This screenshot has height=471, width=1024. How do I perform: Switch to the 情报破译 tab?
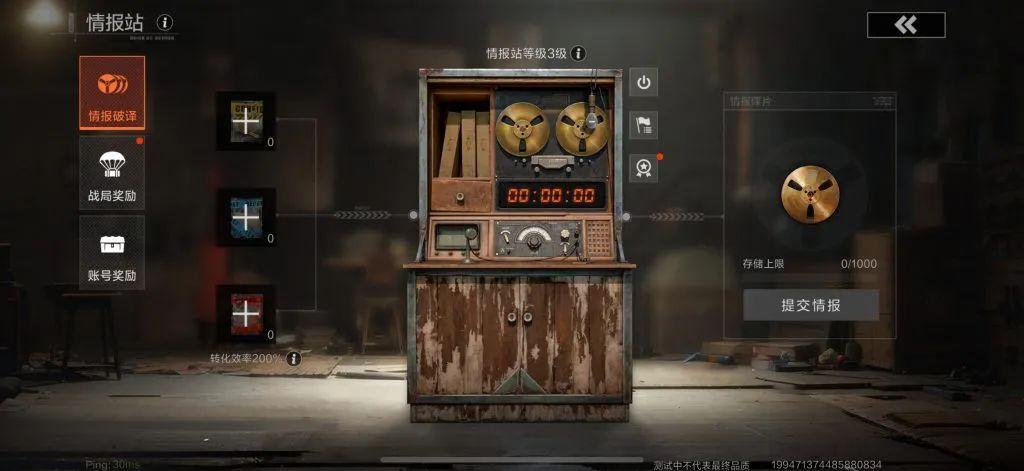click(x=112, y=93)
